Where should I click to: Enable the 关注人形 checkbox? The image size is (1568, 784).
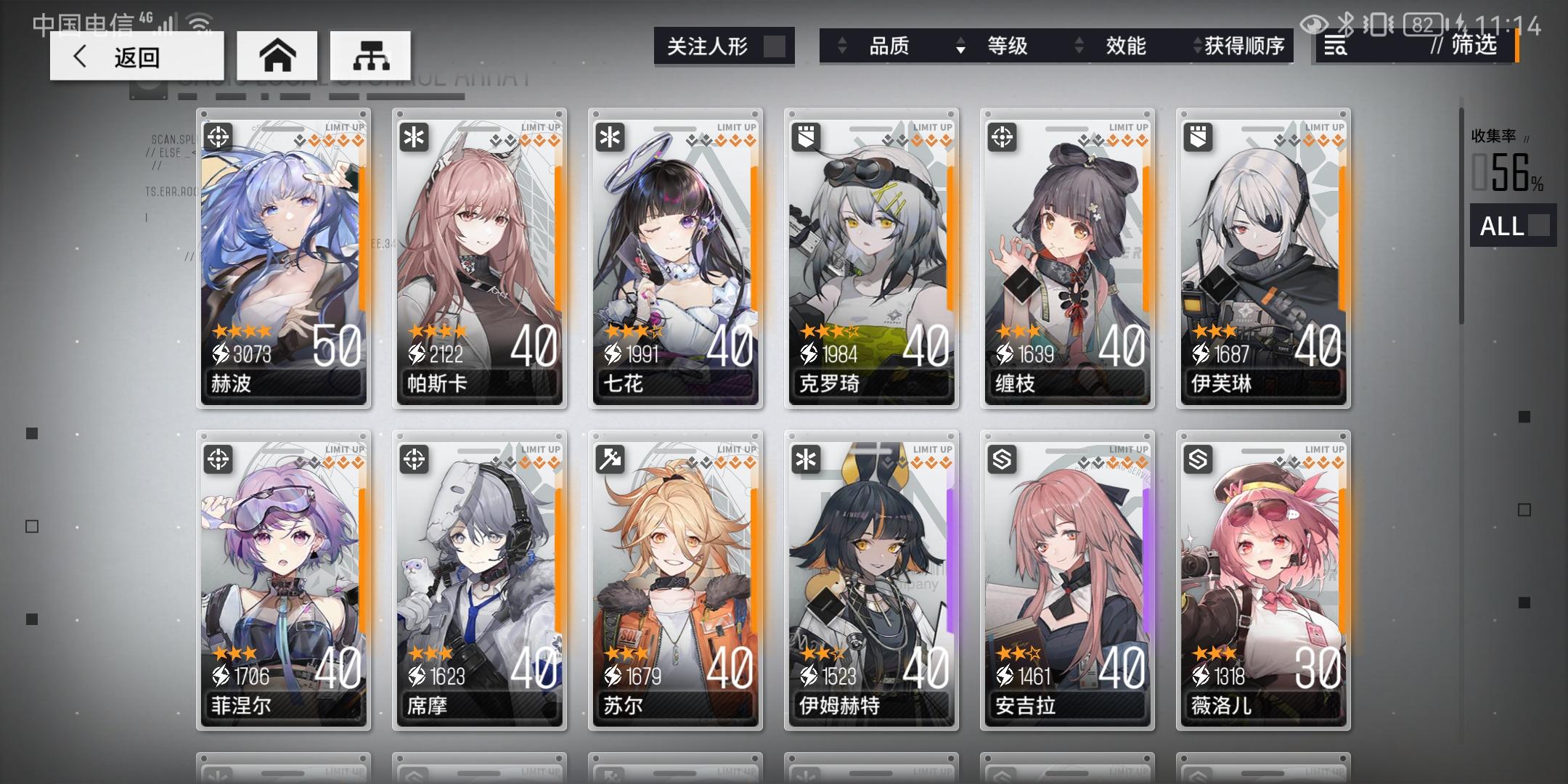tap(773, 45)
